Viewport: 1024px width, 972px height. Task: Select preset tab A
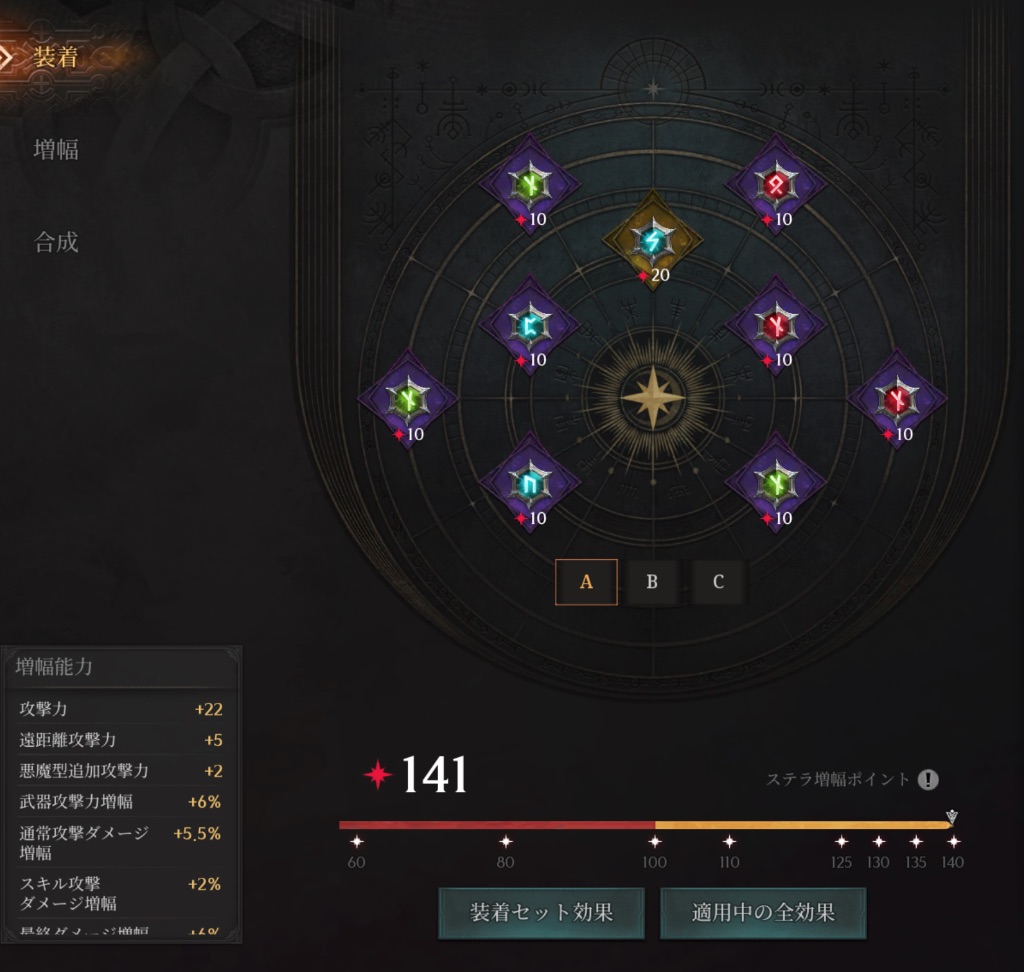586,582
